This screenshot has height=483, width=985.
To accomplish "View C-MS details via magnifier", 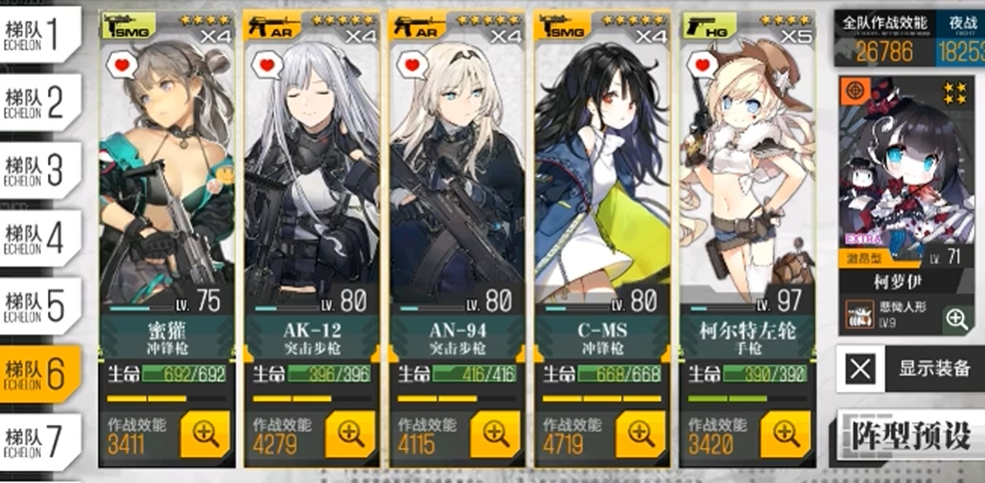I will point(641,433).
